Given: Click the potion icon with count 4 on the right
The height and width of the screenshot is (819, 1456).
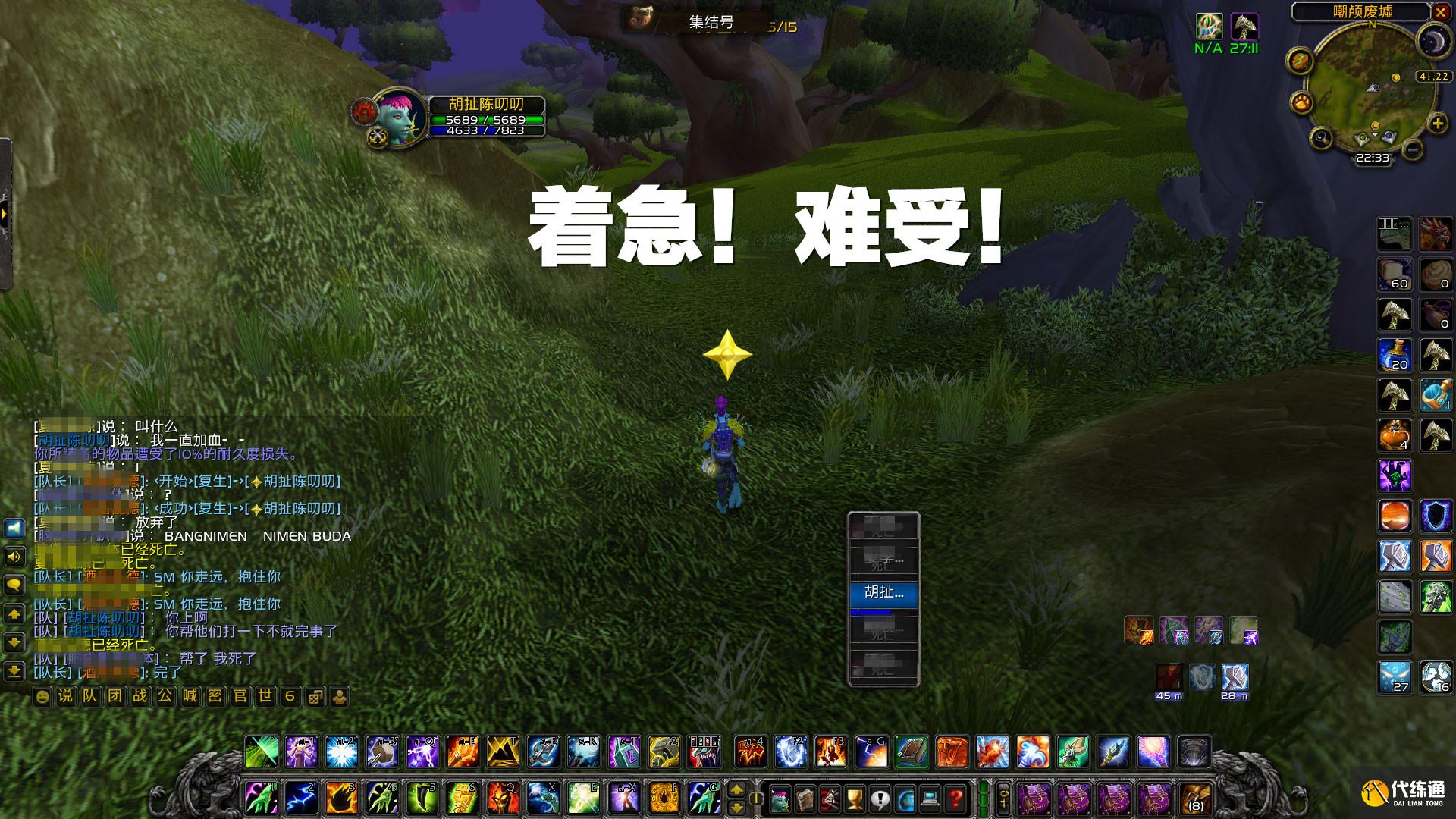Looking at the screenshot, I should click(1393, 435).
